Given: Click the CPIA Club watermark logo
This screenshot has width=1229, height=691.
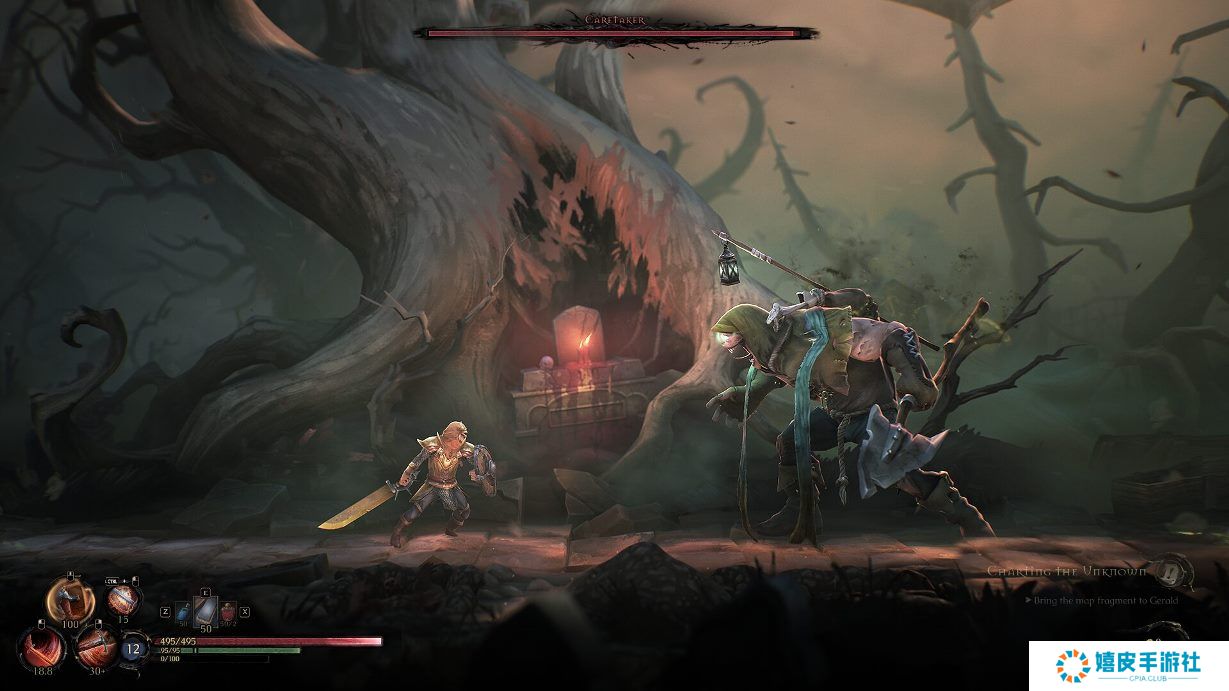Looking at the screenshot, I should pyautogui.click(x=1129, y=664).
